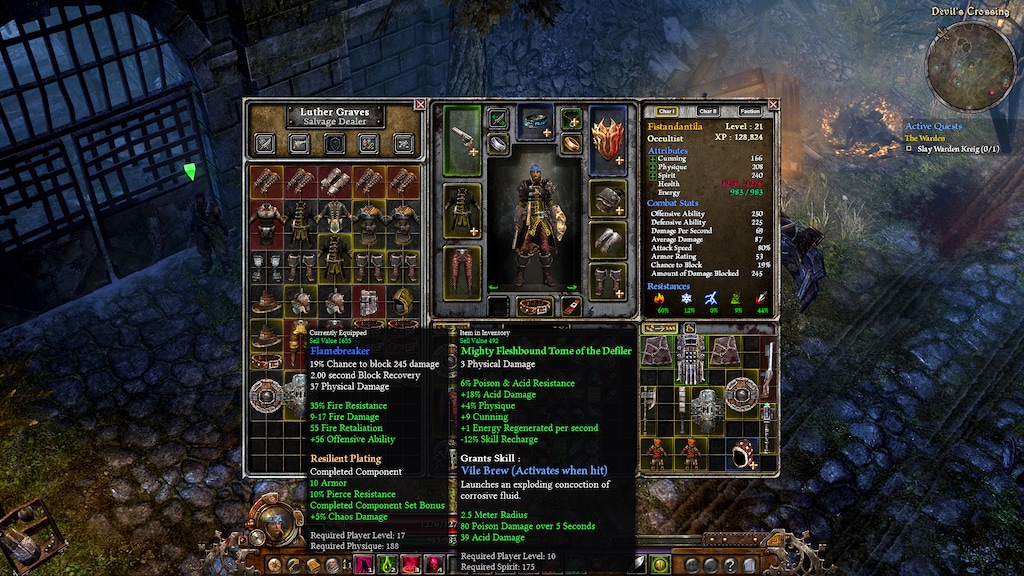Image resolution: width=1024 pixels, height=576 pixels.
Task: Close the character sheet panel
Action: click(772, 104)
